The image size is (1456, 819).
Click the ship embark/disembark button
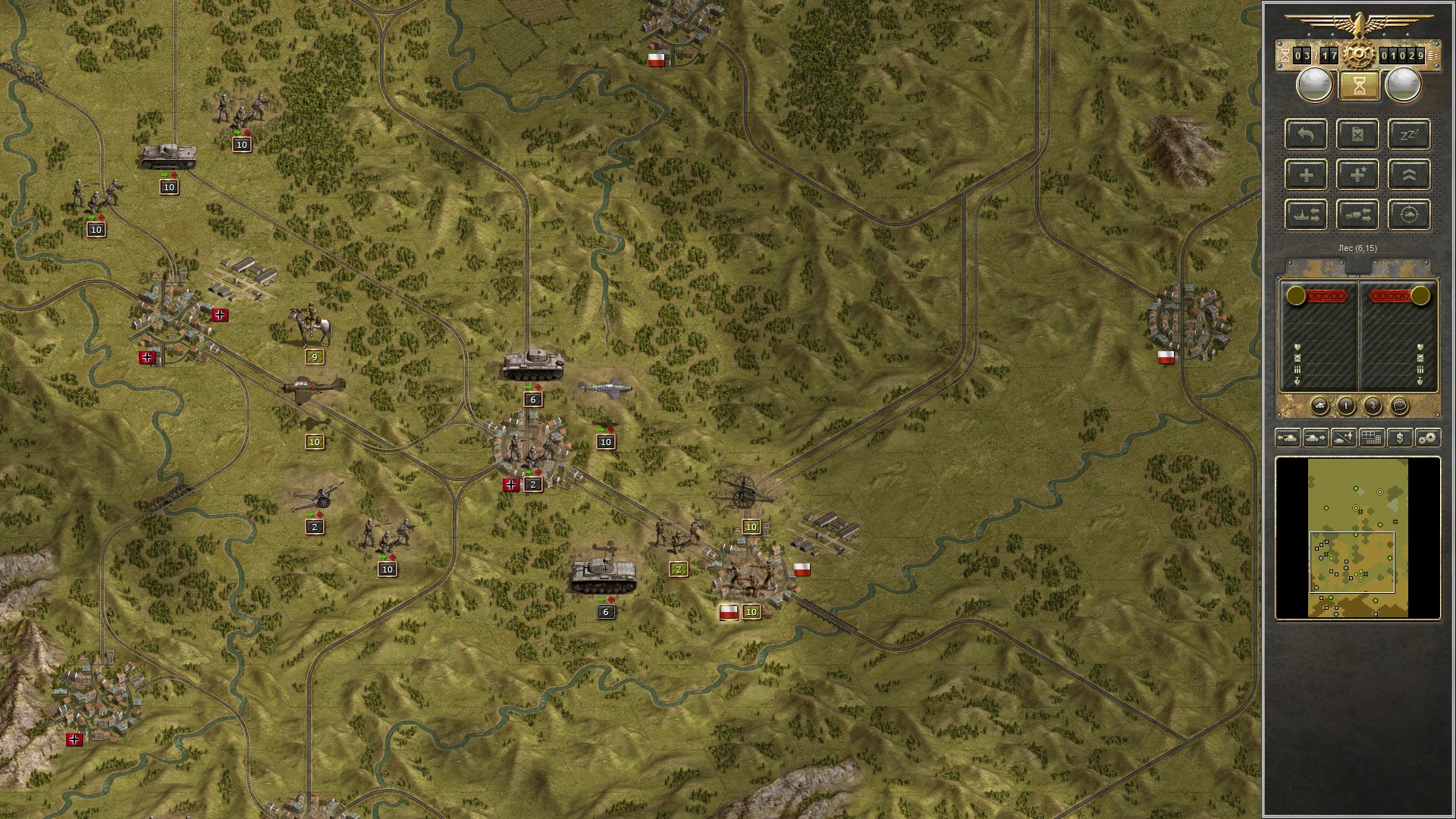tap(1306, 215)
